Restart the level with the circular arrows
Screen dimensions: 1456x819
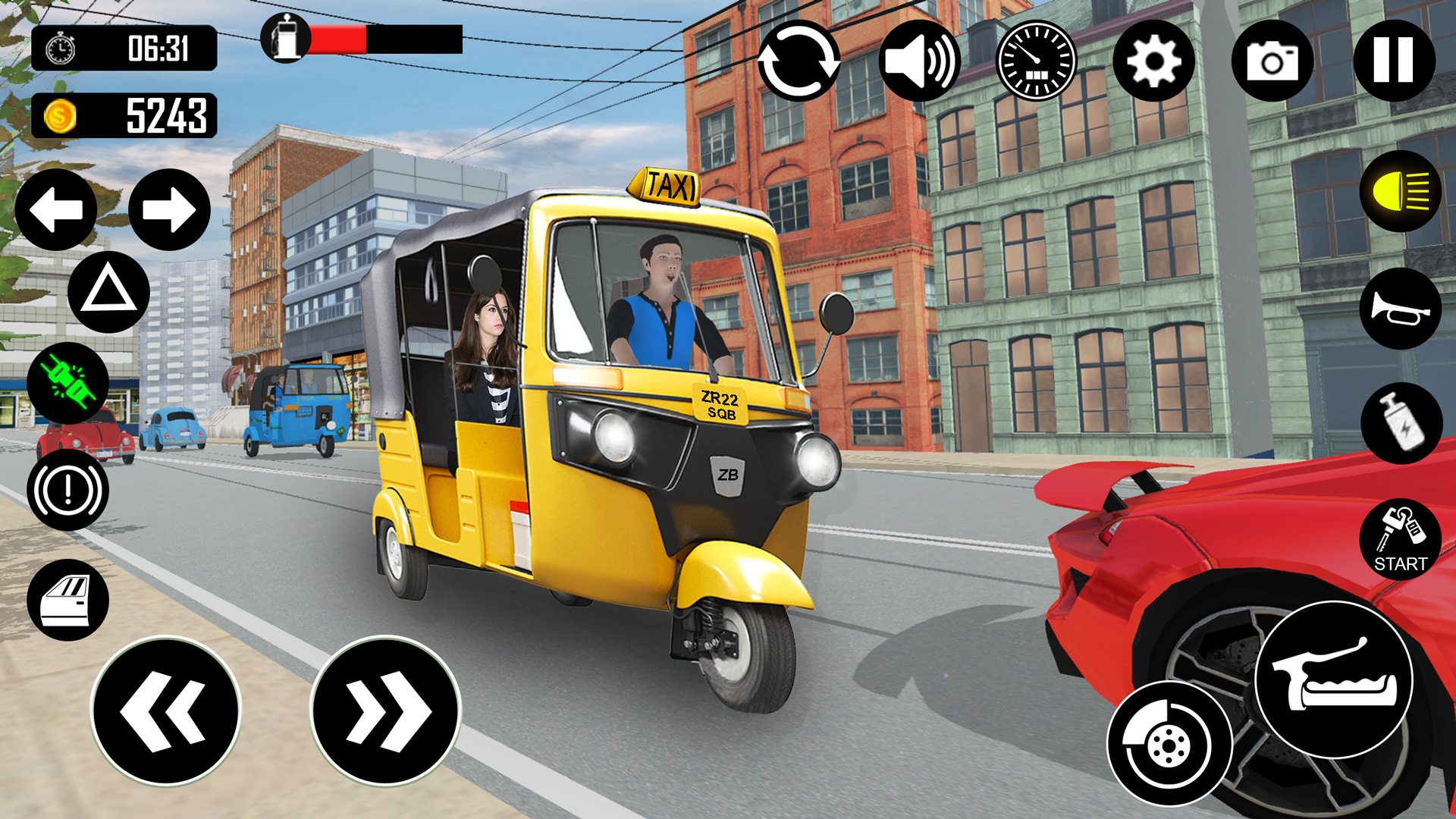pyautogui.click(x=800, y=61)
